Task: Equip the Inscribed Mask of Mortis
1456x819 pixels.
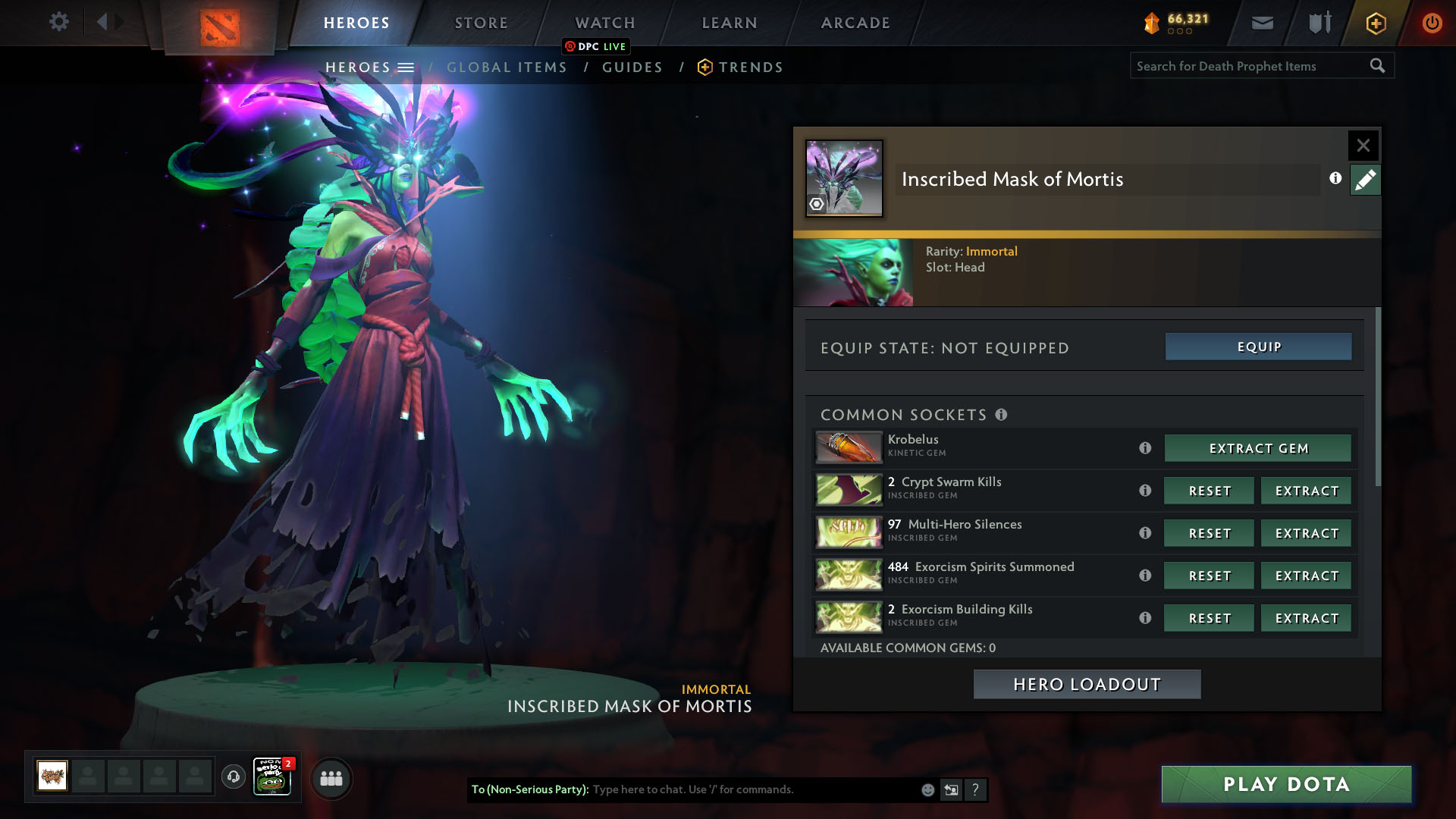Action: 1258,347
